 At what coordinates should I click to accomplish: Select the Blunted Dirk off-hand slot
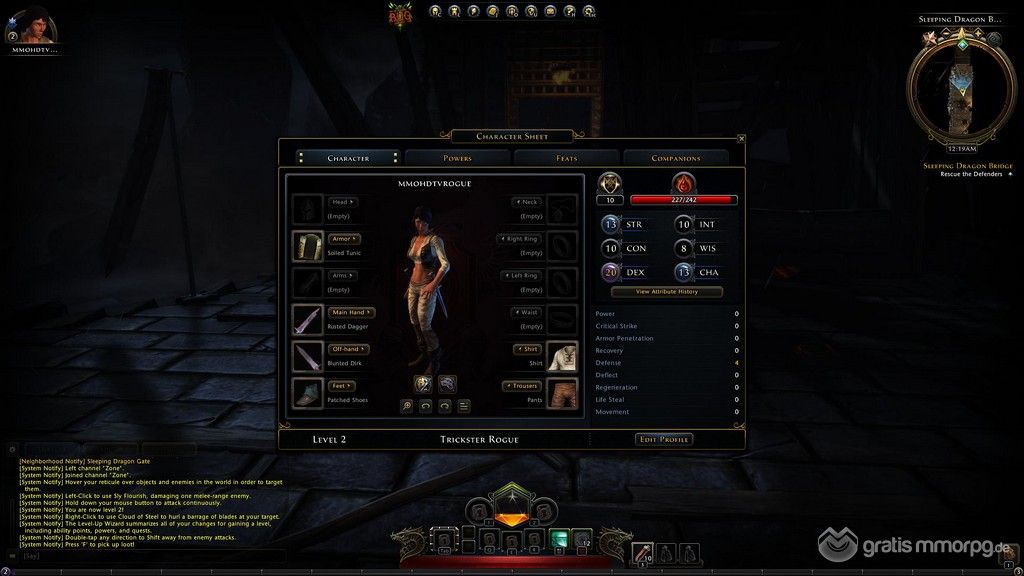[307, 356]
